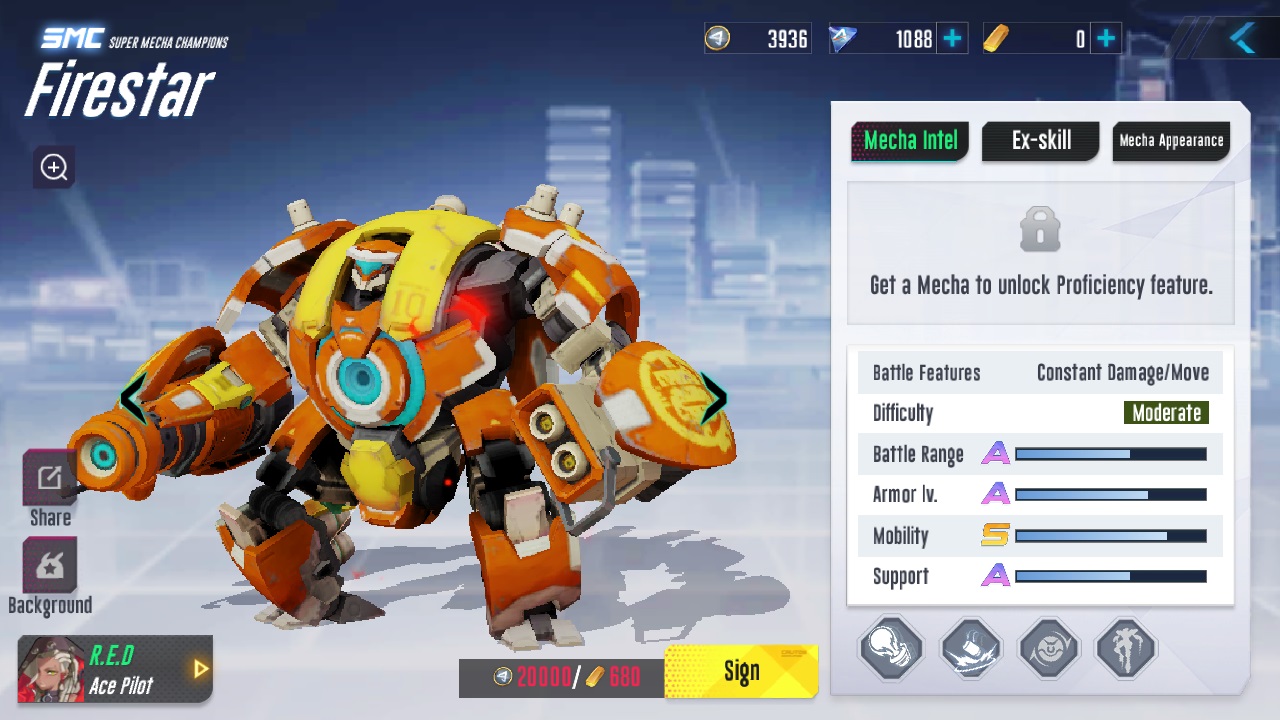Click the magnifier zoom icon
Viewport: 1280px width, 720px height.
[x=54, y=167]
